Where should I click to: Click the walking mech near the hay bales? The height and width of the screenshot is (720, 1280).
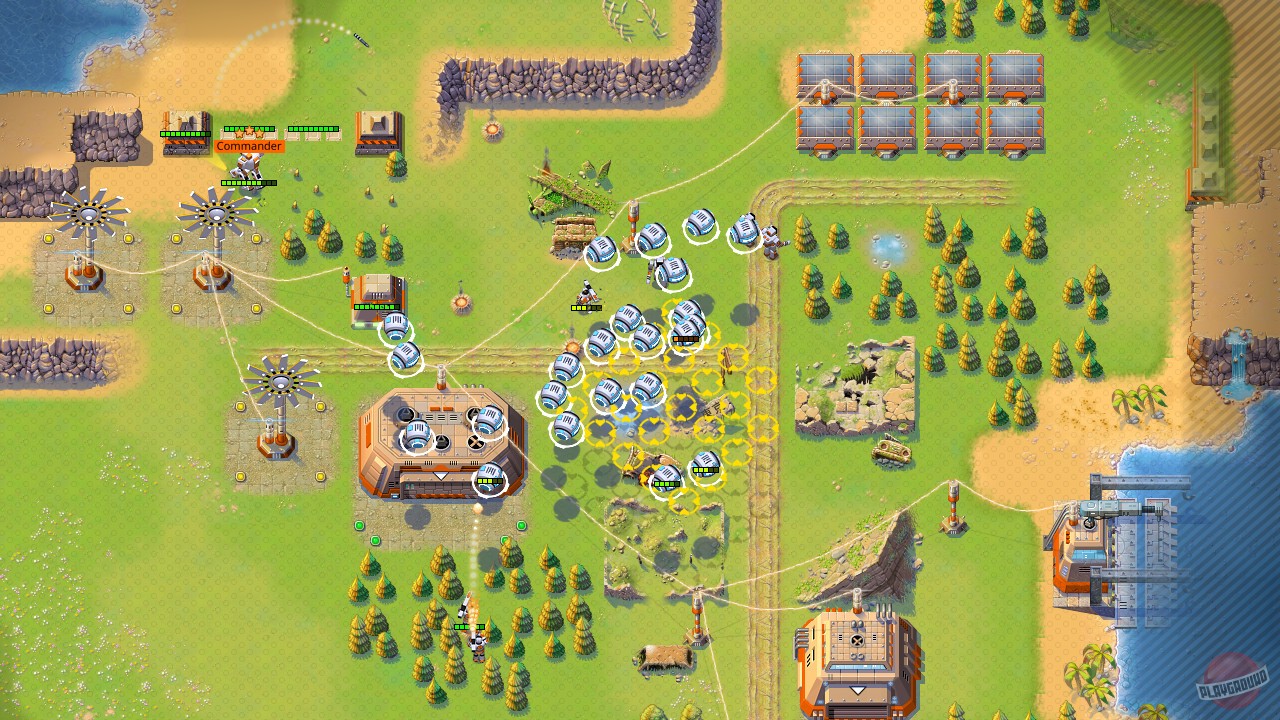(x=588, y=296)
